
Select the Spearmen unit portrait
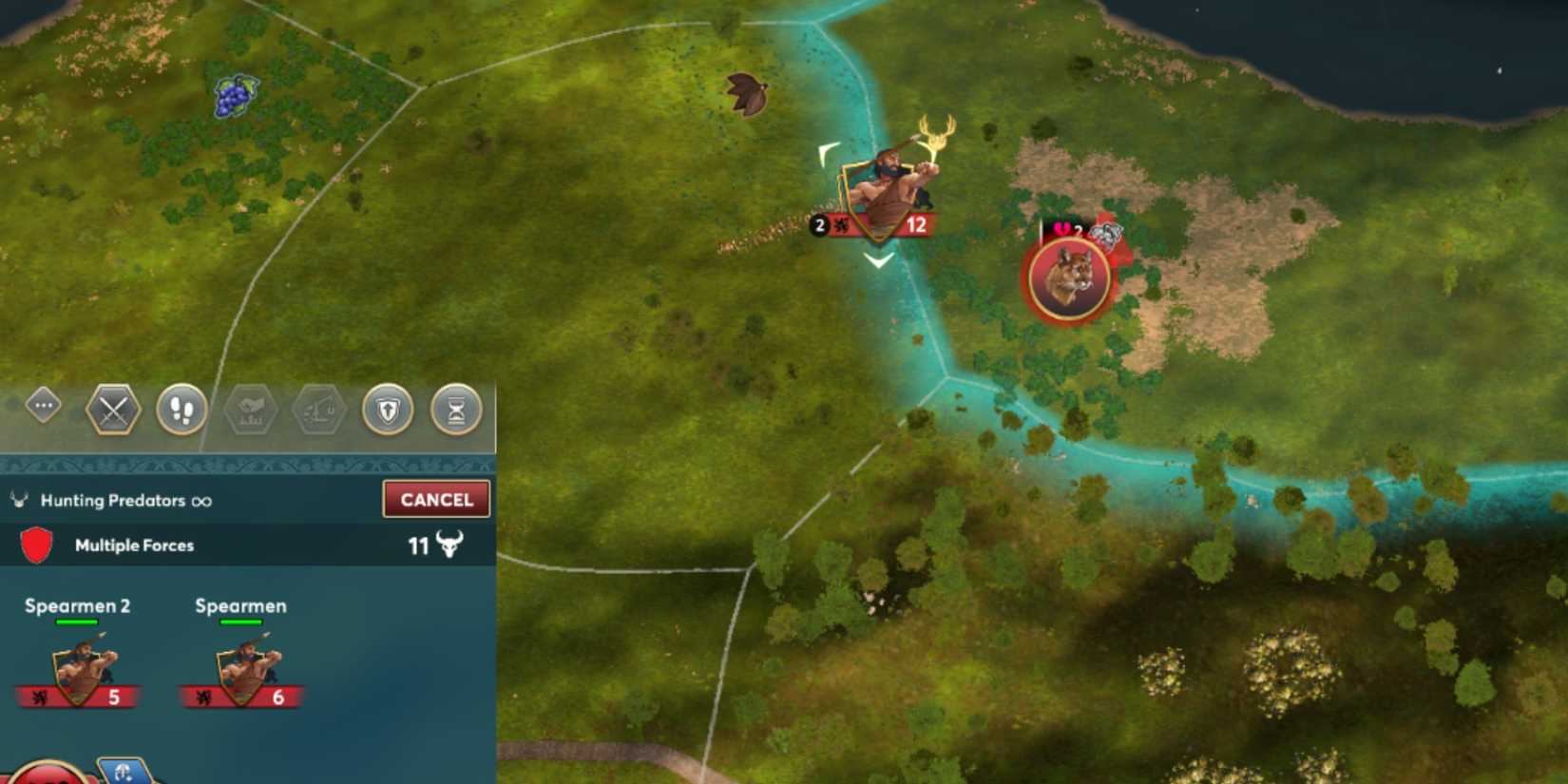pos(242,665)
